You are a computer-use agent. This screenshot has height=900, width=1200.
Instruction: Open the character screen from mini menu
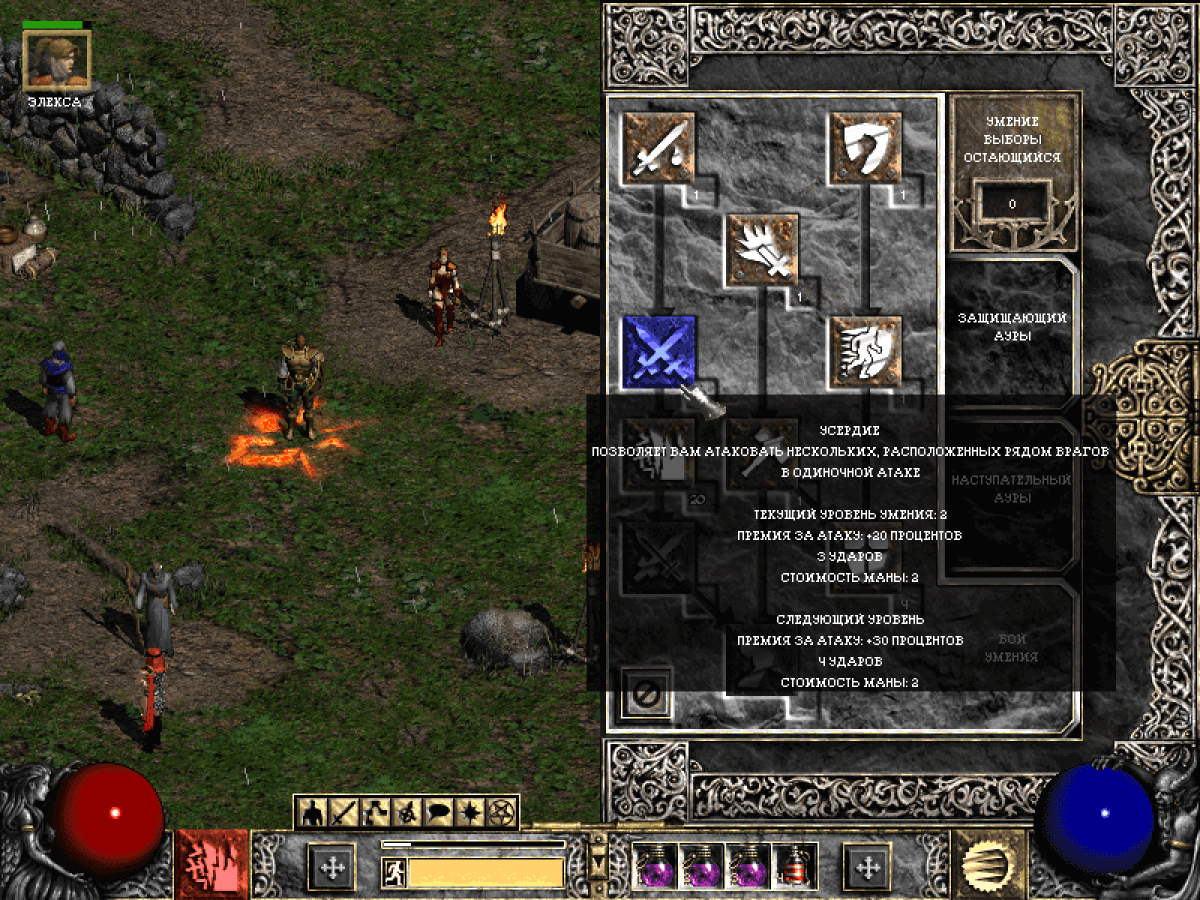[x=314, y=813]
